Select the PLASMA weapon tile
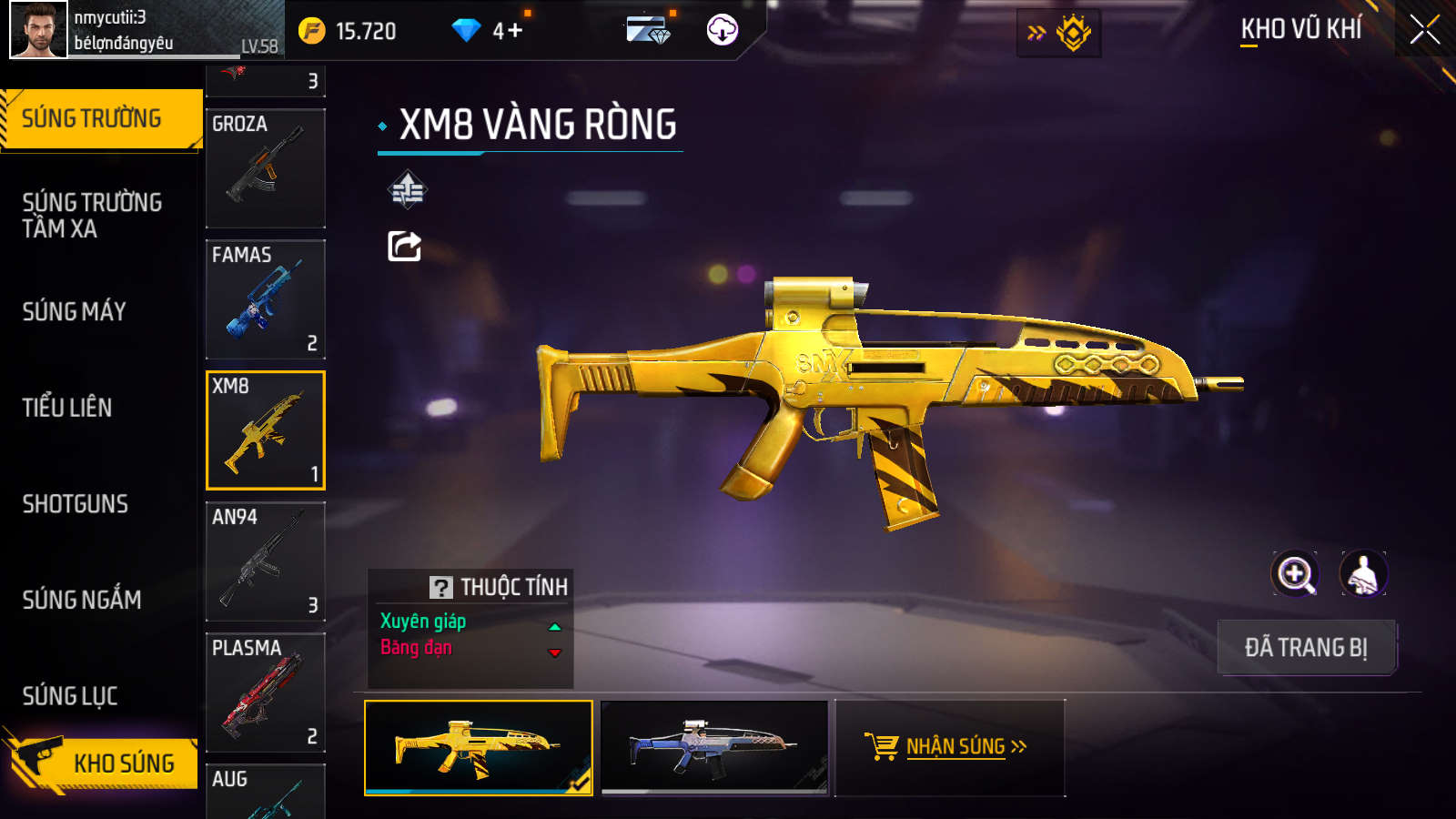 266,693
